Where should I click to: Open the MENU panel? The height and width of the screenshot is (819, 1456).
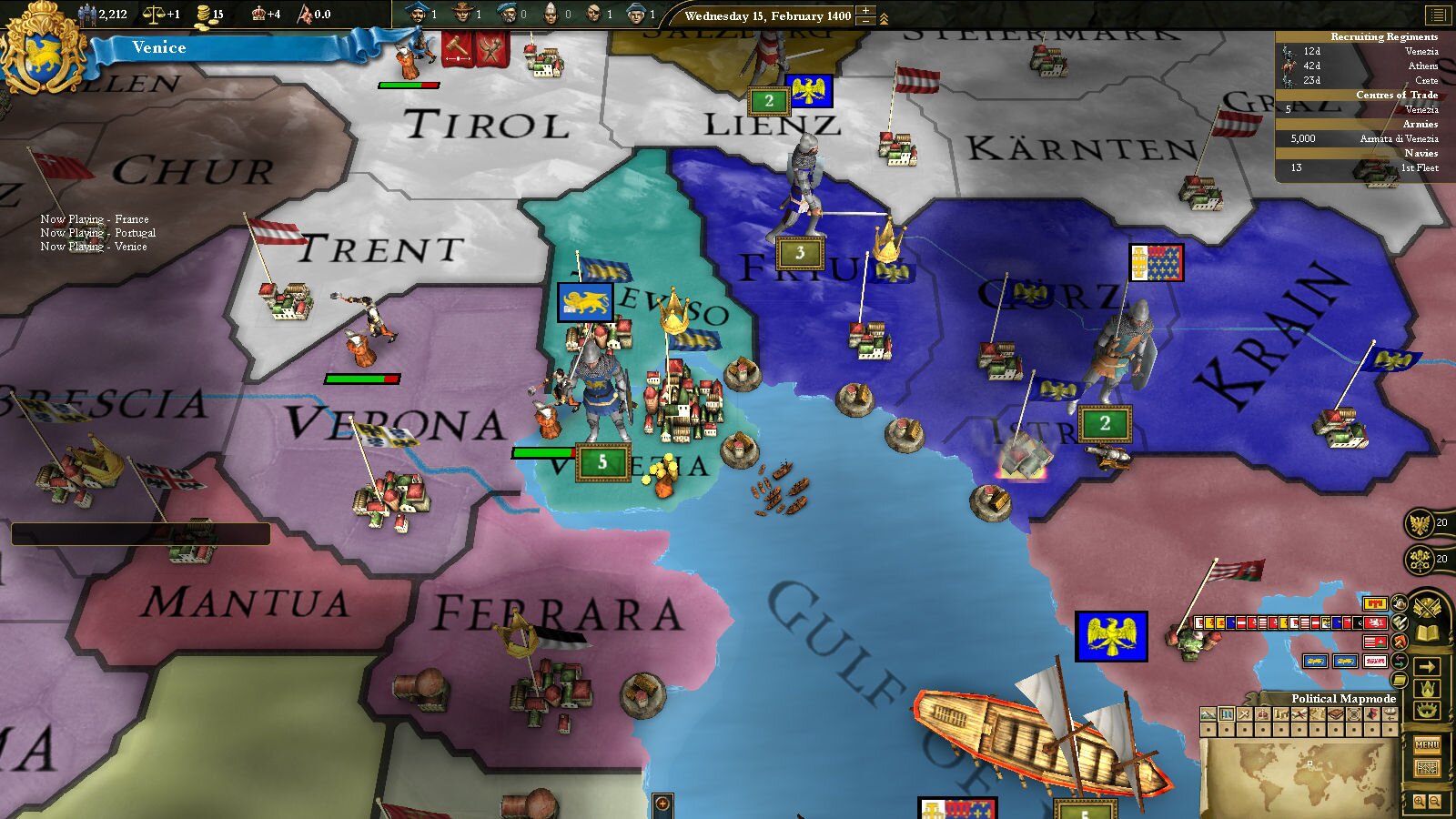point(1428,746)
